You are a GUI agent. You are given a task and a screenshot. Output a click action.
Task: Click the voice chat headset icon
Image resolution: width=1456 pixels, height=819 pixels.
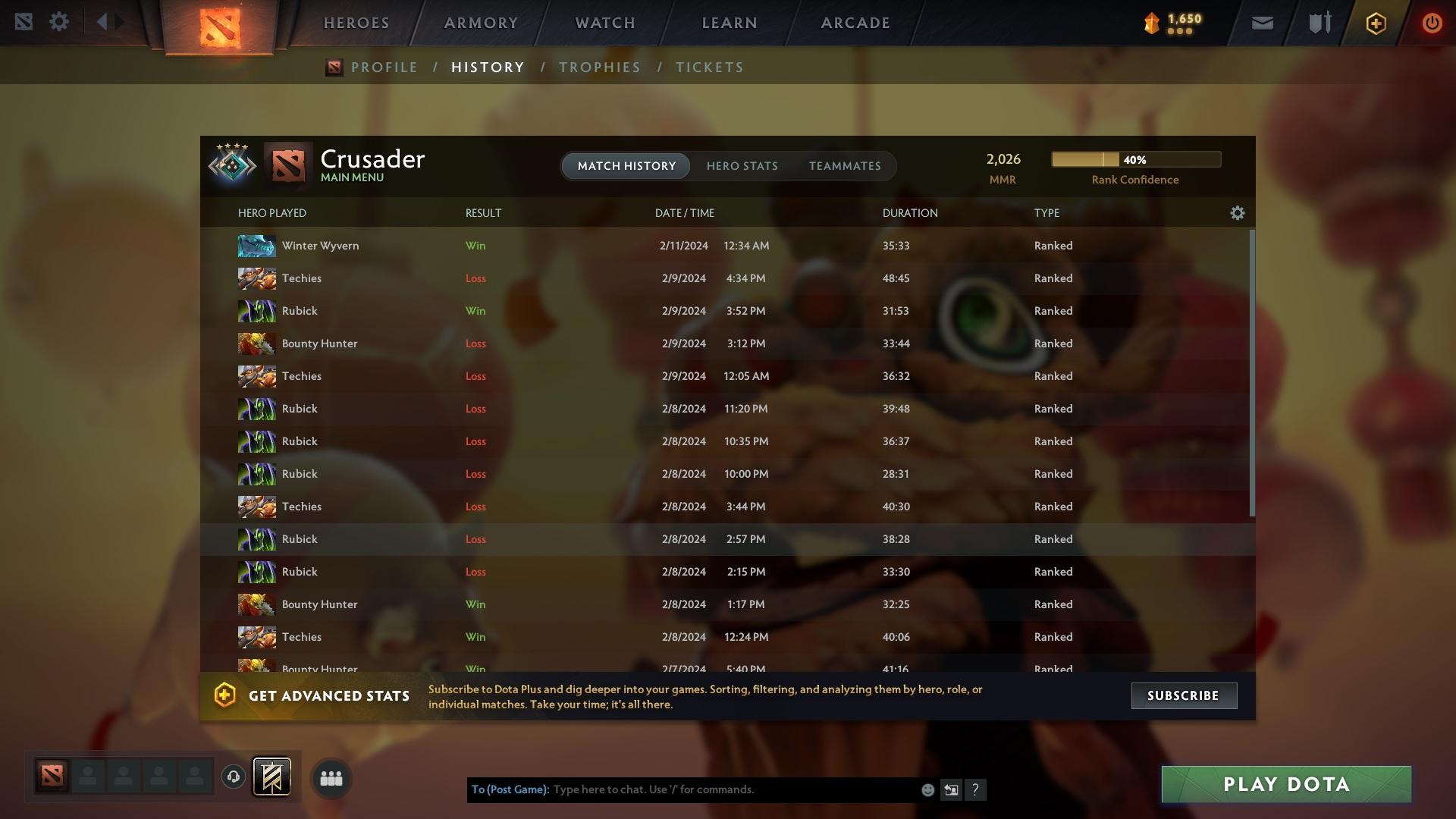pos(232,777)
